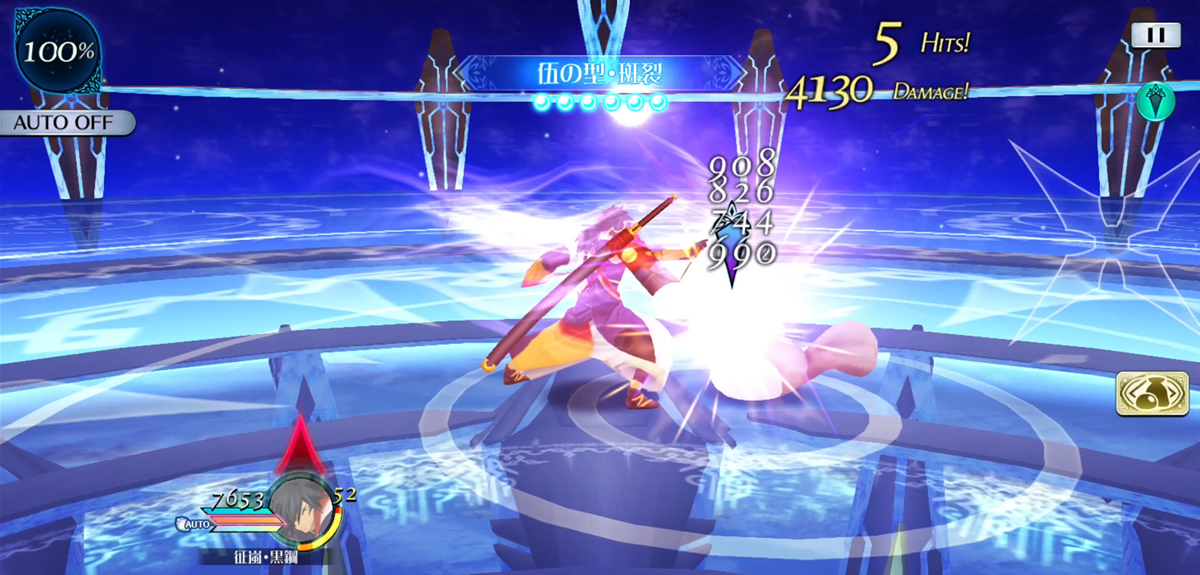The height and width of the screenshot is (575, 1200).
Task: Pause the battle
Action: pos(1155,34)
